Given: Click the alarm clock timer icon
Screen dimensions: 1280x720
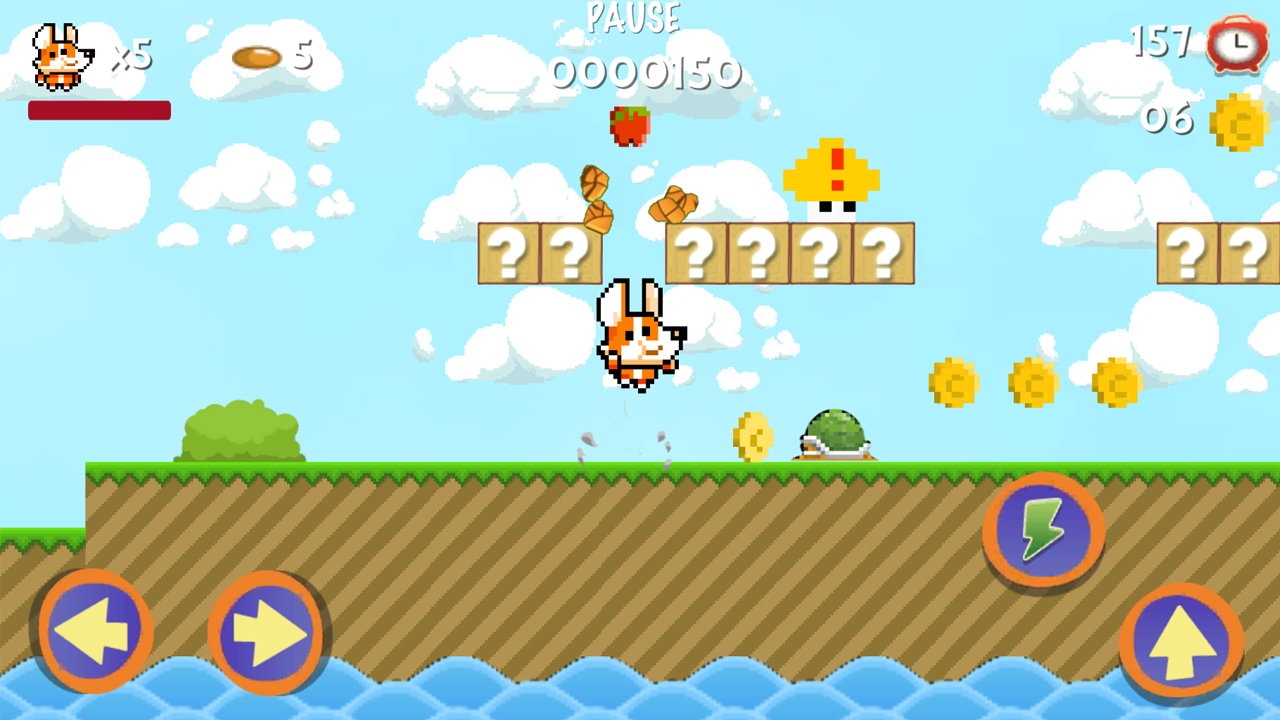Looking at the screenshot, I should point(1235,44).
